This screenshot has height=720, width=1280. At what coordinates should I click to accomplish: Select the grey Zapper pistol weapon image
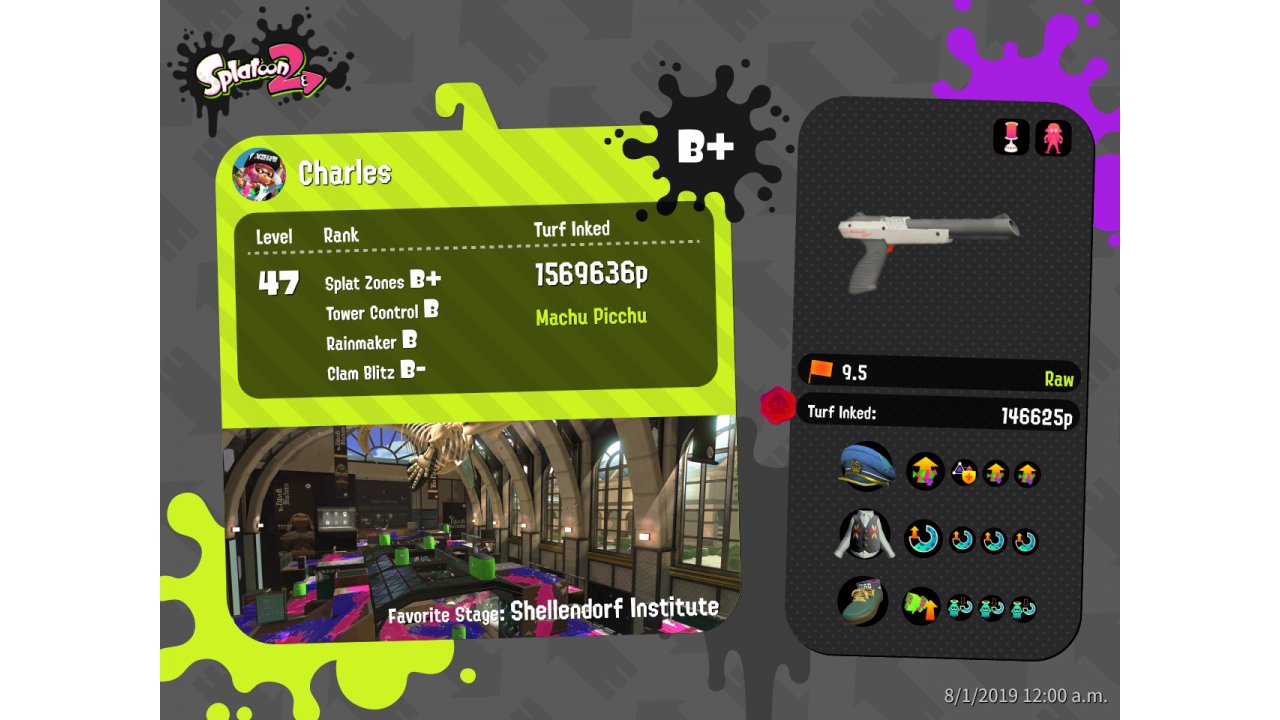click(928, 245)
